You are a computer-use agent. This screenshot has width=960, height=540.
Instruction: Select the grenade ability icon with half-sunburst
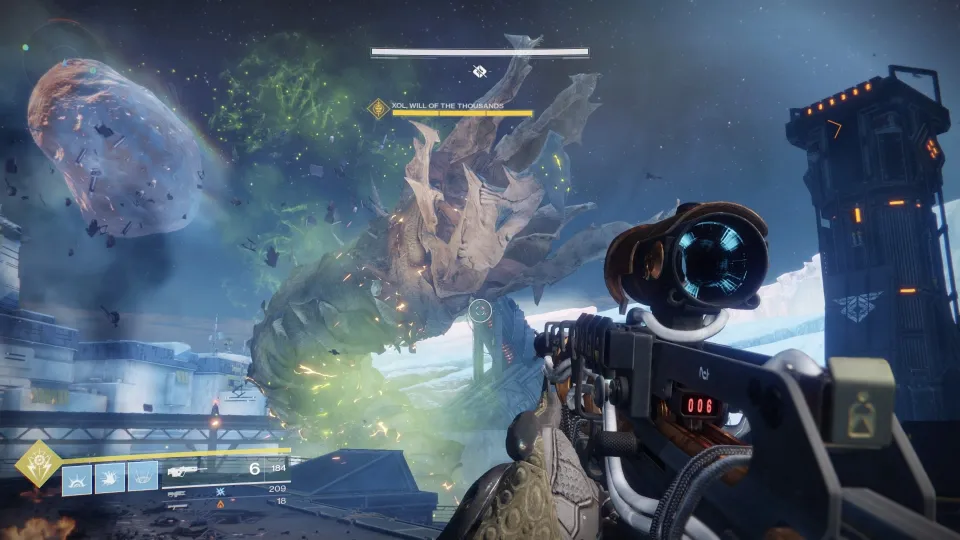click(x=77, y=478)
